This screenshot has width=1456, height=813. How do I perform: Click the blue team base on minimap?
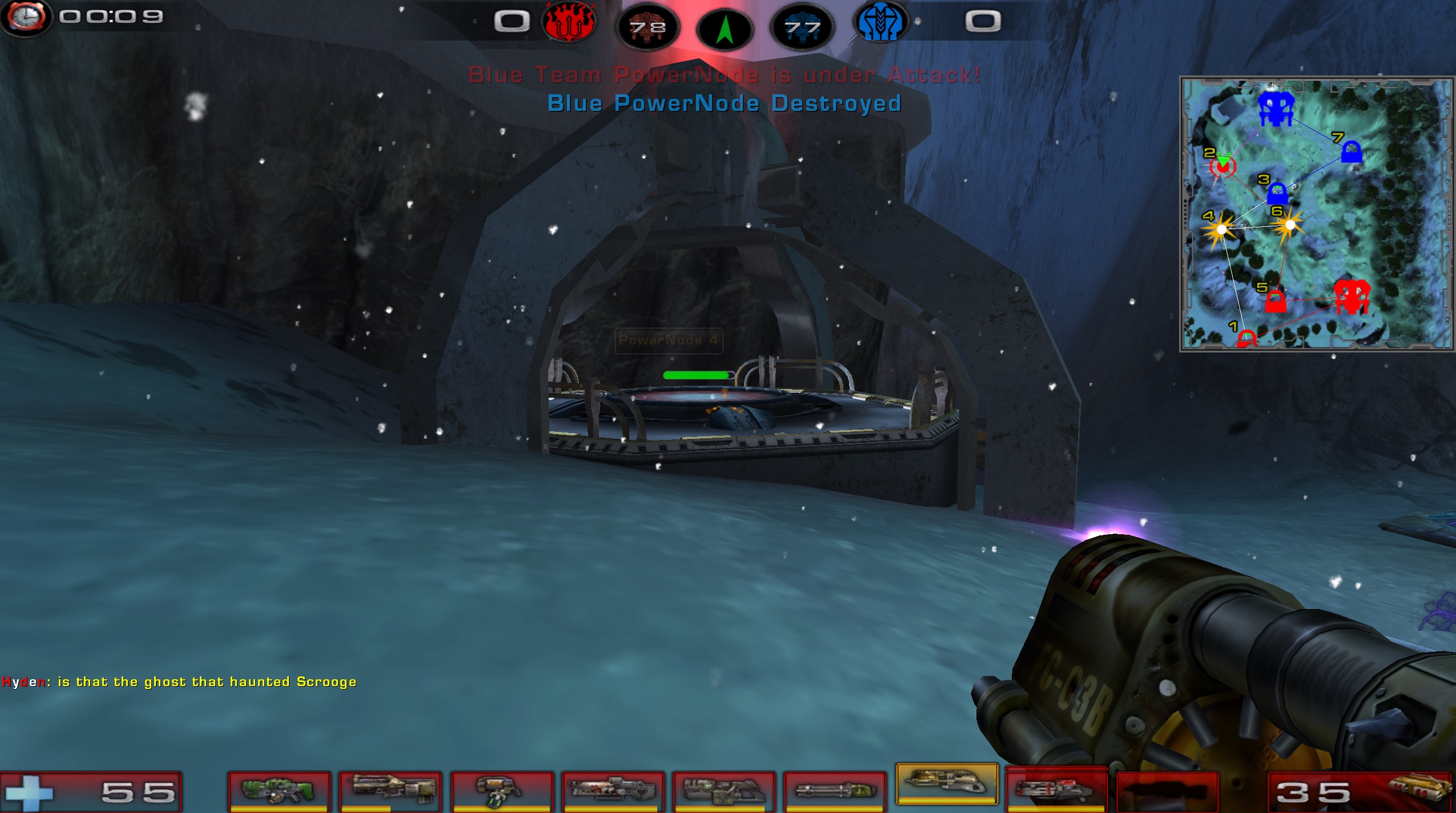tap(1276, 109)
